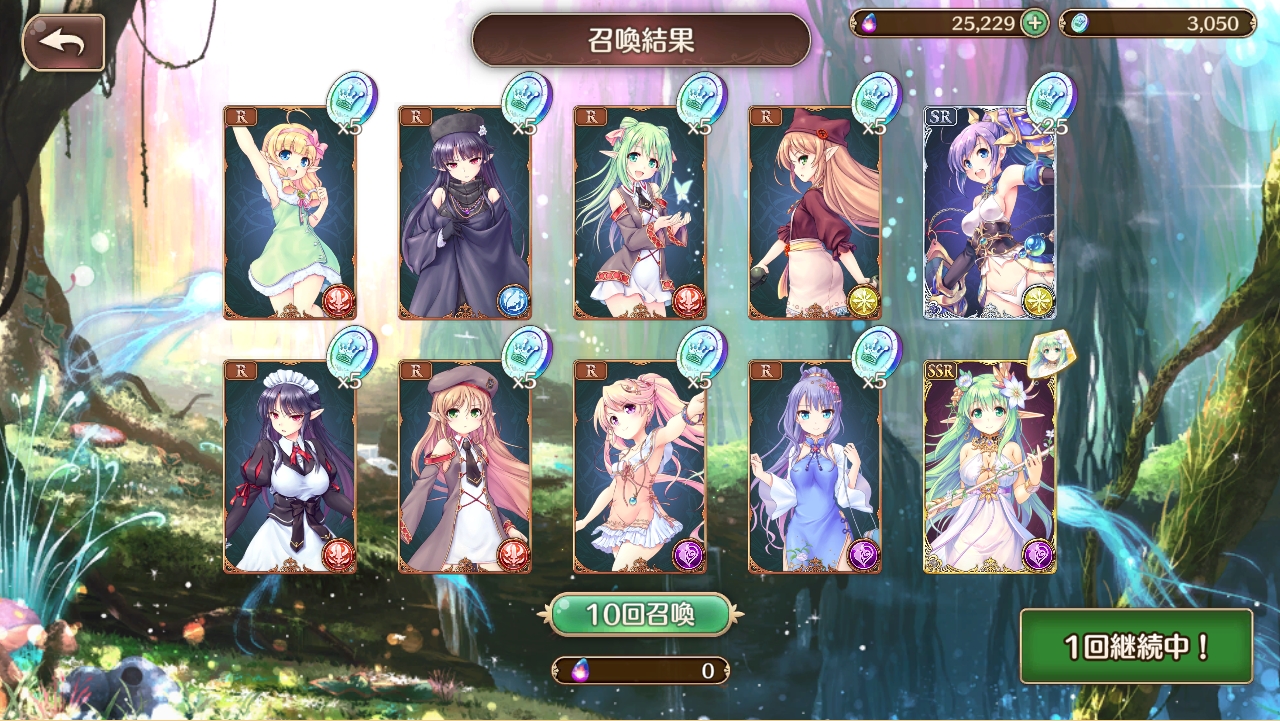Viewport: 1280px width, 721px height.
Task: Open the SSR green-haired elf card
Action: 989,466
